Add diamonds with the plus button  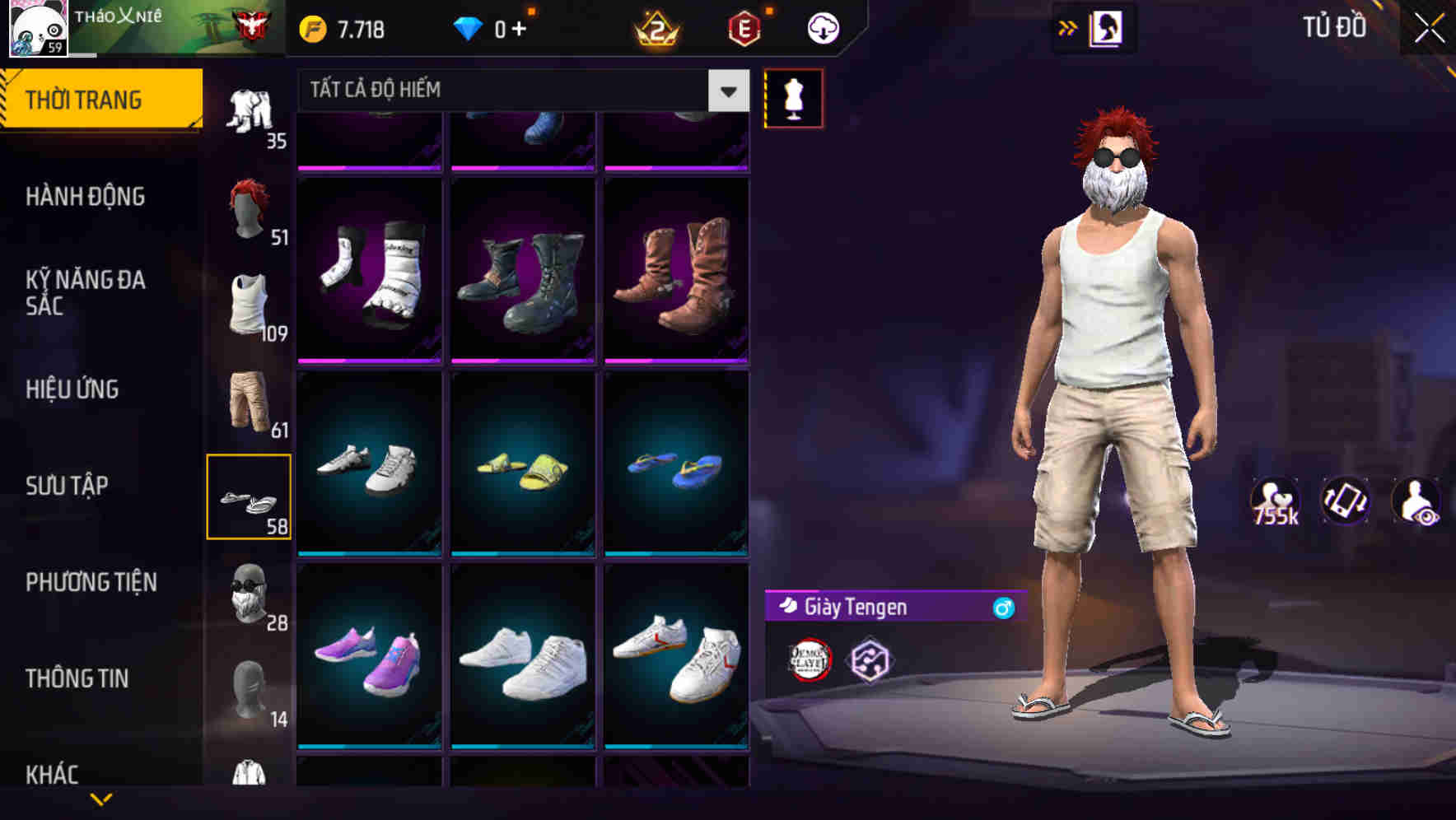click(x=535, y=27)
